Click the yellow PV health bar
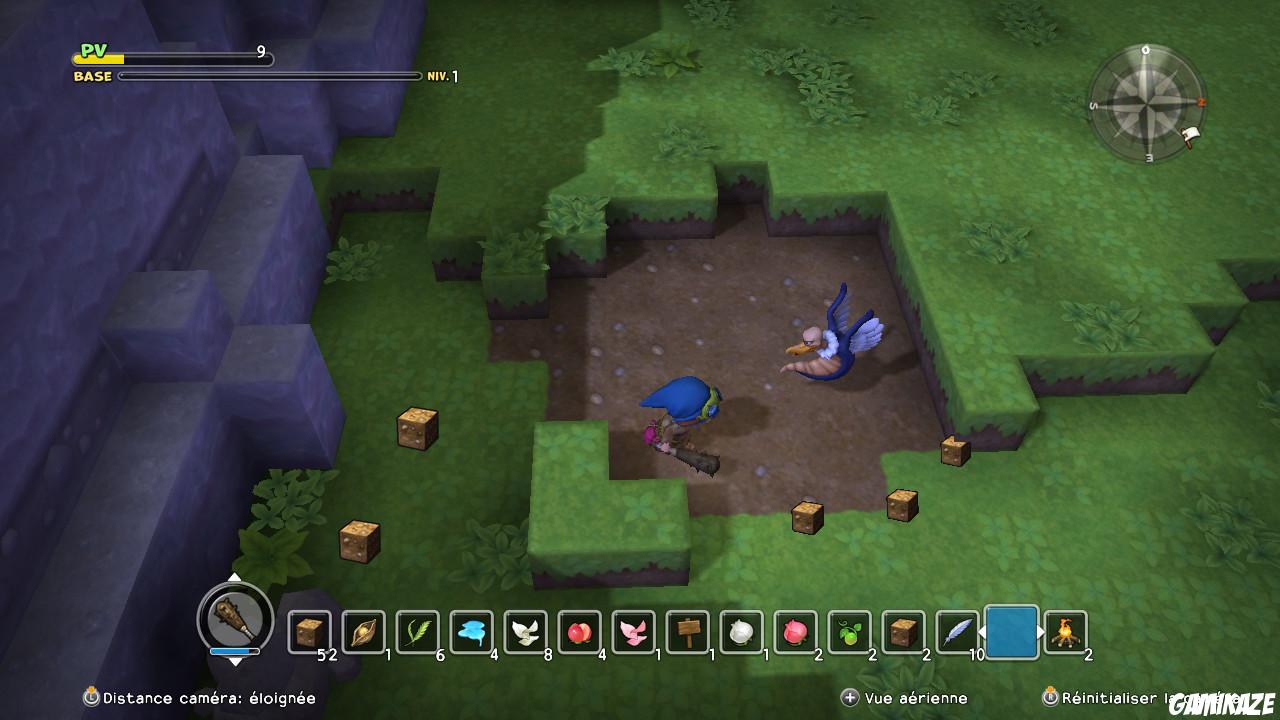Screen dimensions: 1280x720 coord(100,57)
